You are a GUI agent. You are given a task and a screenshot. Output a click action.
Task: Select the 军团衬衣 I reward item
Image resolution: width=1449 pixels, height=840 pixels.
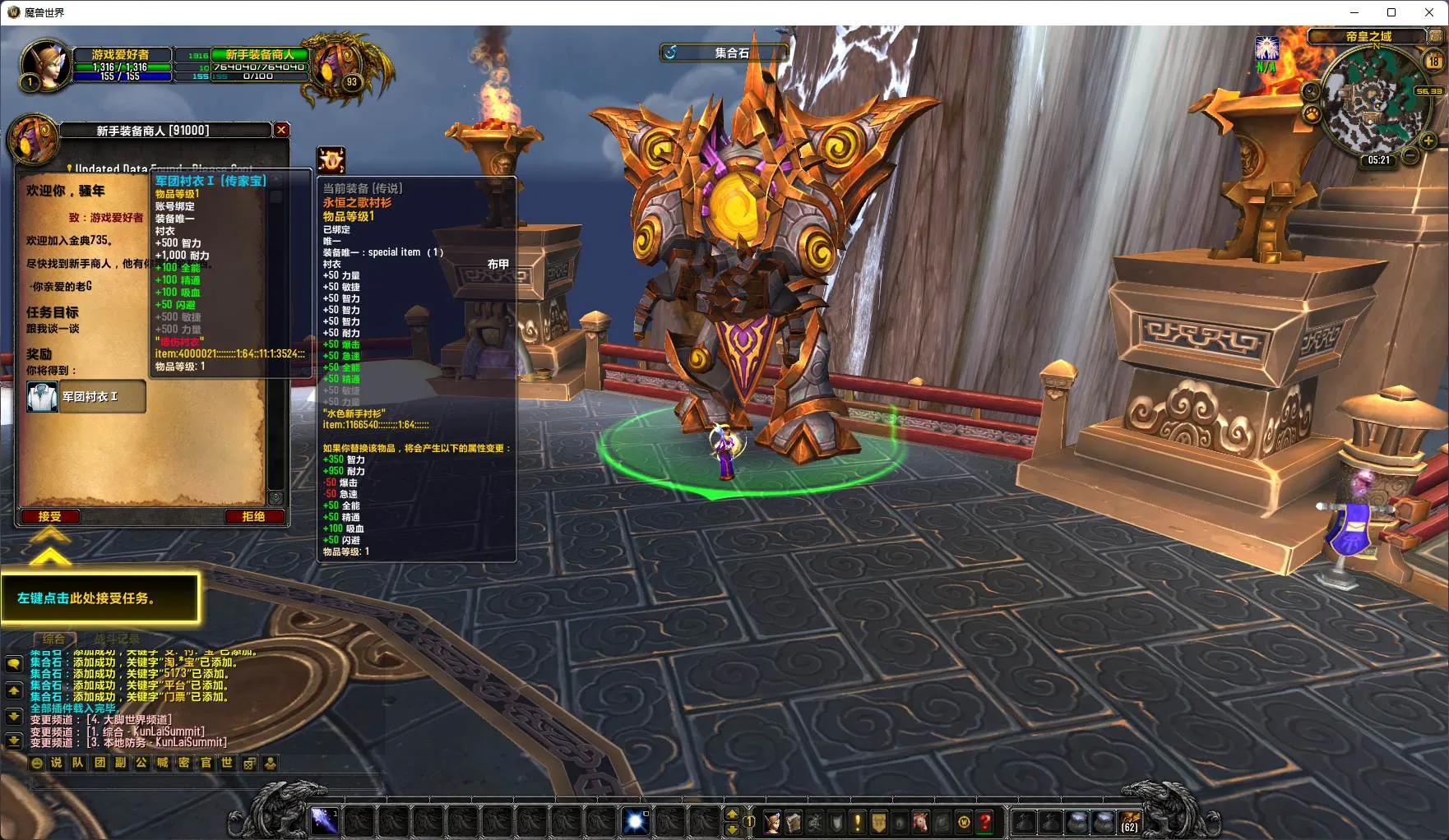click(x=86, y=397)
